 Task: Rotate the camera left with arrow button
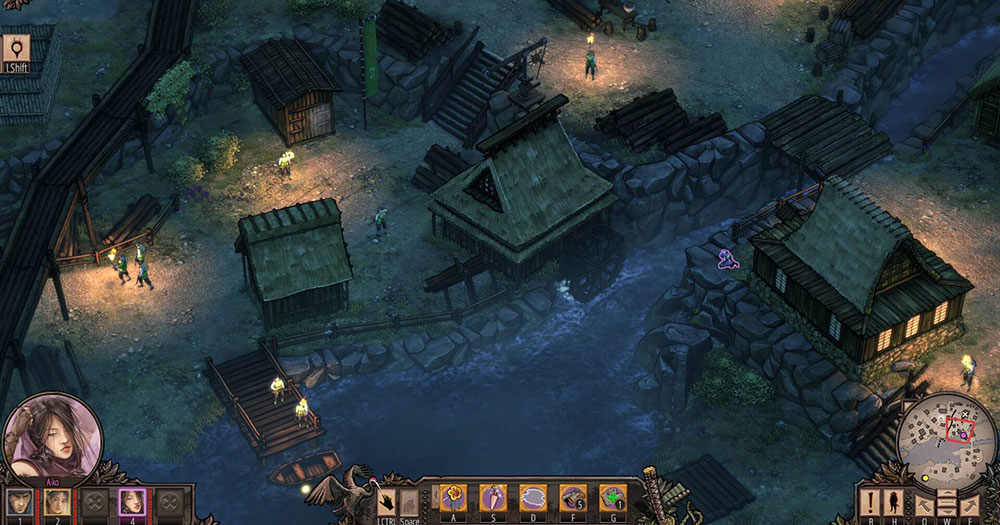click(923, 504)
